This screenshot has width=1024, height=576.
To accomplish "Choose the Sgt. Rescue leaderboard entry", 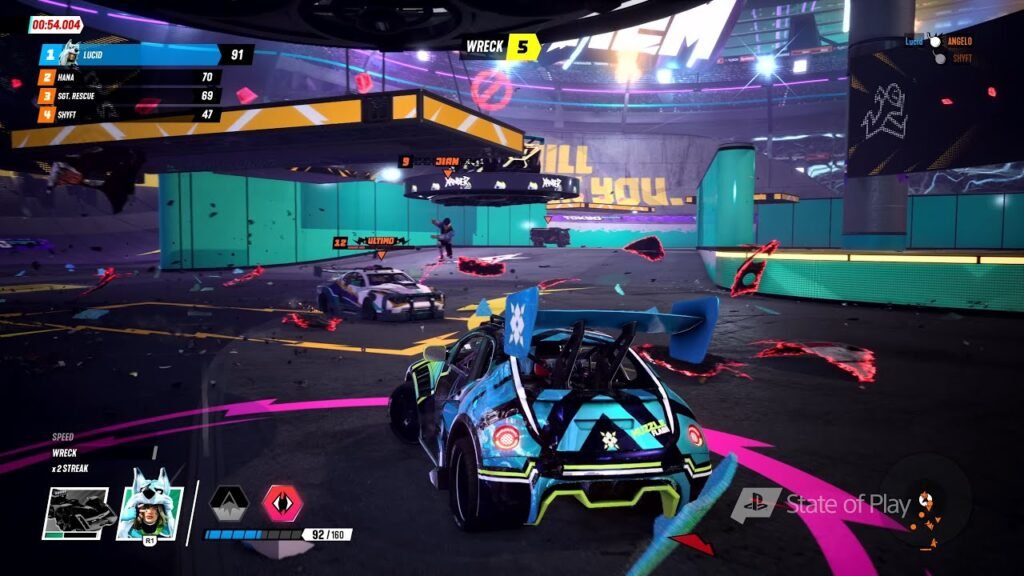I will coord(130,96).
